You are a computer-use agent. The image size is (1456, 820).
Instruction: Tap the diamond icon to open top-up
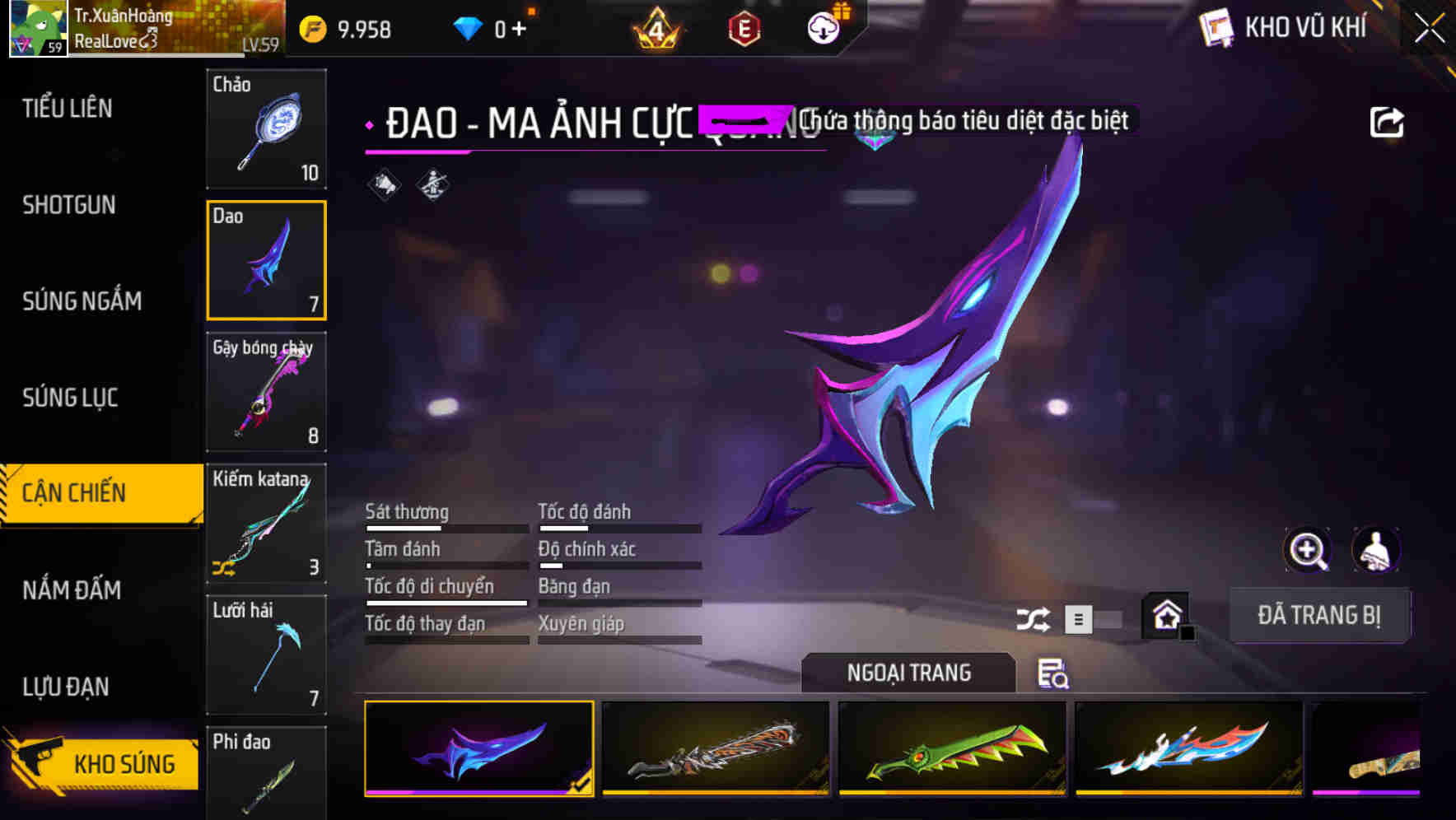coord(469,27)
